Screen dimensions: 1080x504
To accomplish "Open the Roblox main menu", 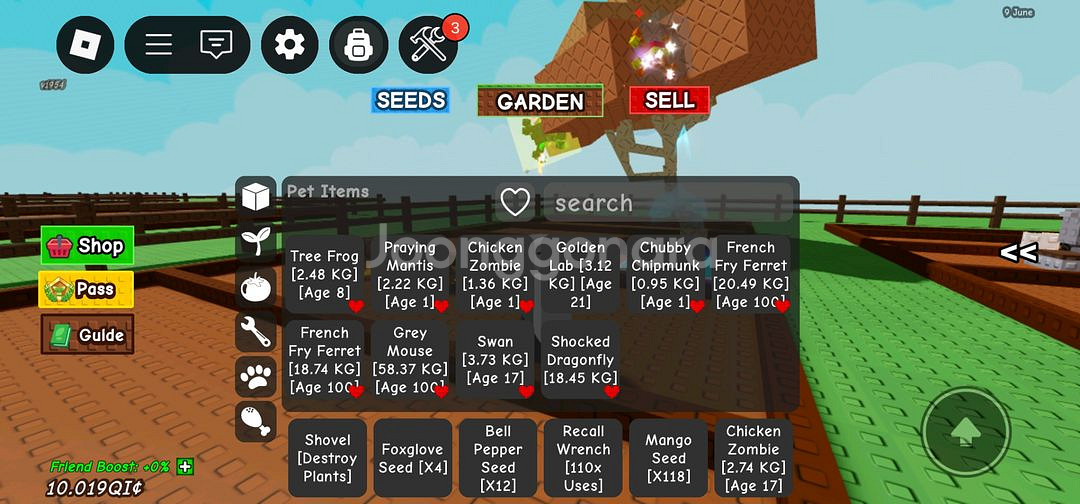I will (85, 45).
